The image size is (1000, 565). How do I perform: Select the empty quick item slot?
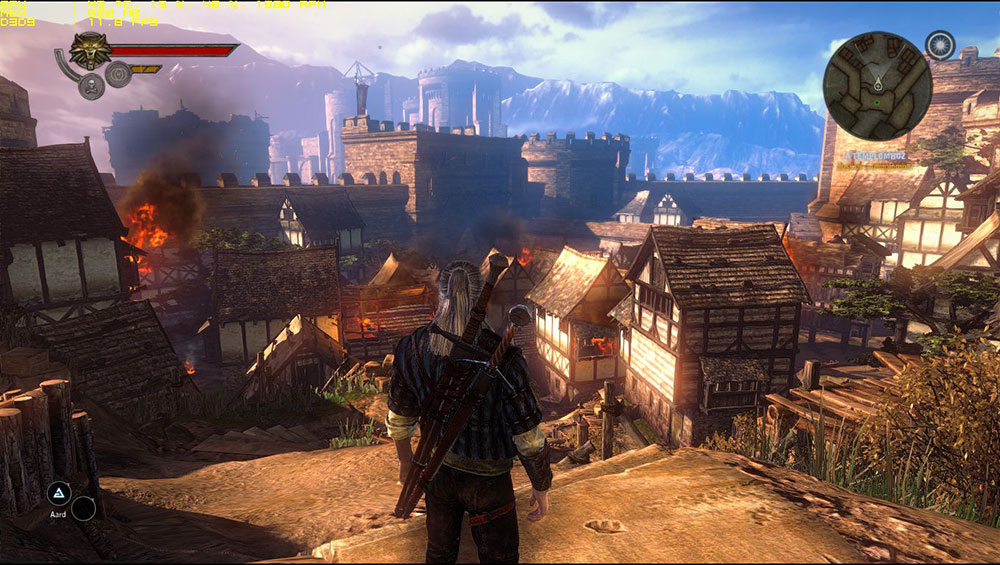coord(83,508)
